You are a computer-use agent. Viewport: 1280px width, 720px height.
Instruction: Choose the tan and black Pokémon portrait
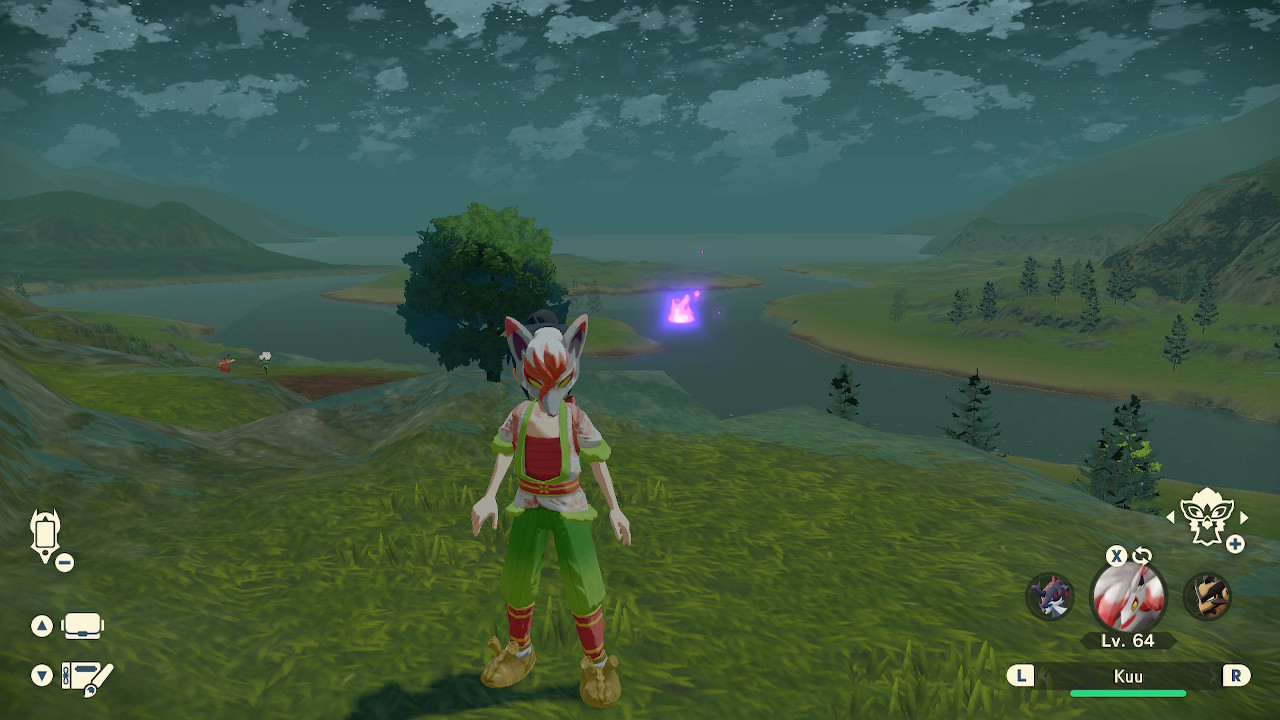point(1207,597)
